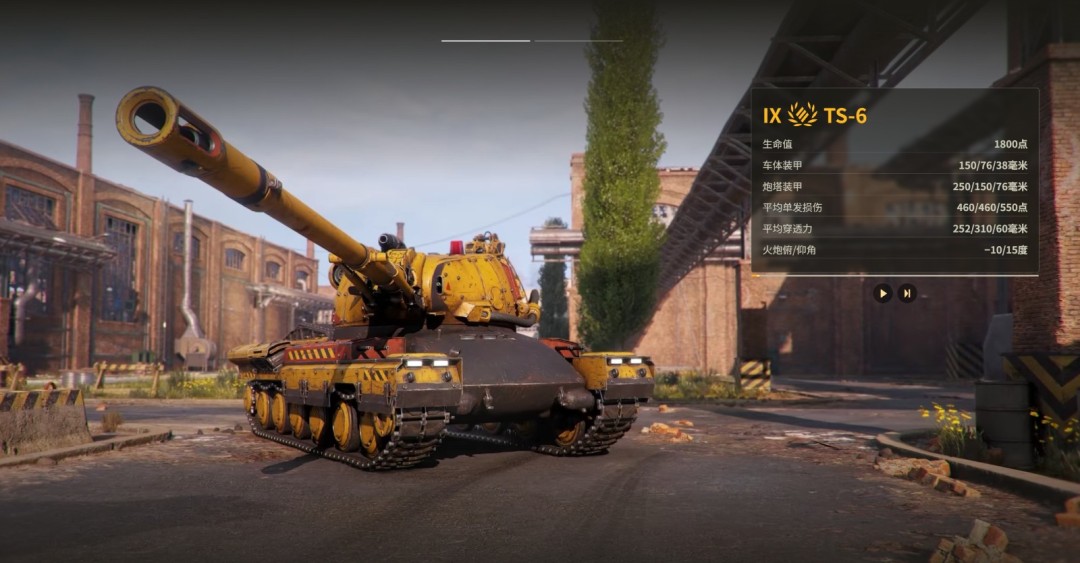1080x563 pixels.
Task: Jump to the second page indicator bar
Action: (x=578, y=41)
